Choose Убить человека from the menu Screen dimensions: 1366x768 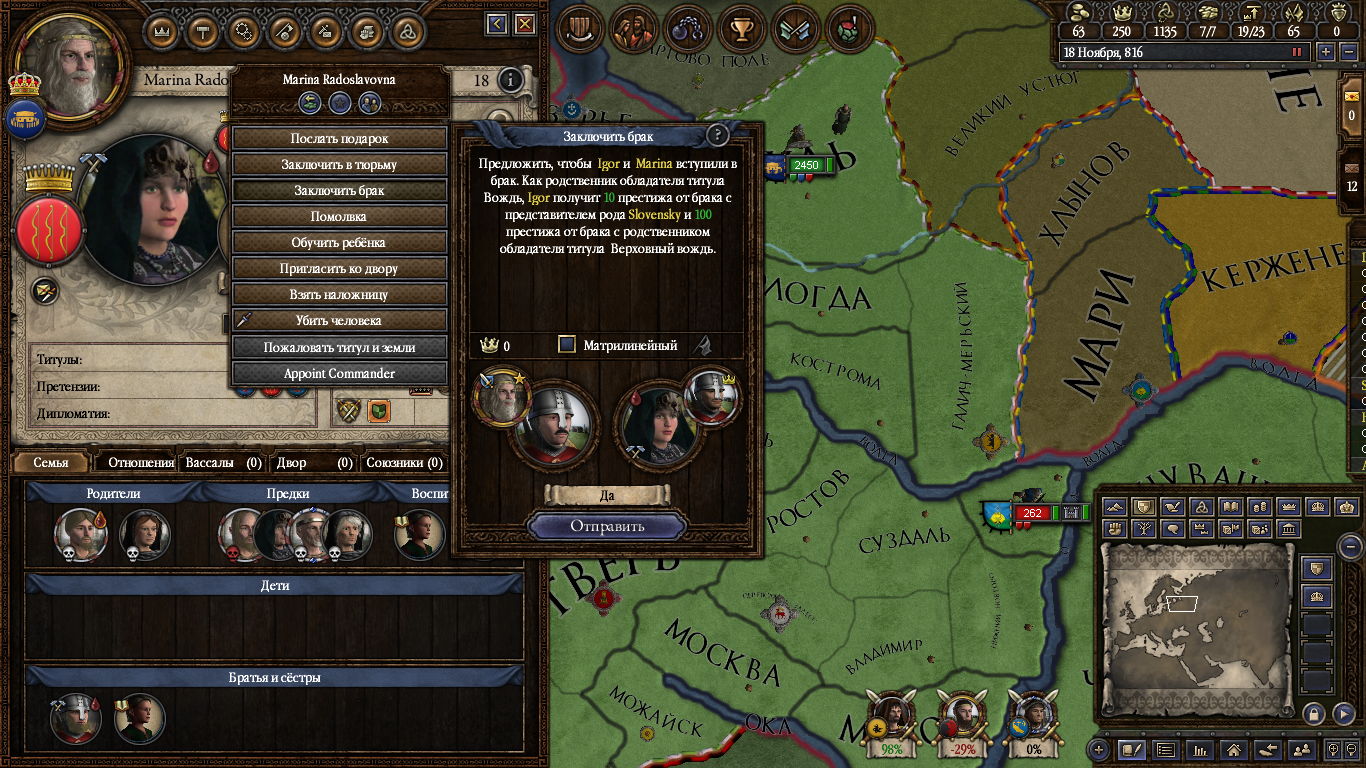click(339, 321)
